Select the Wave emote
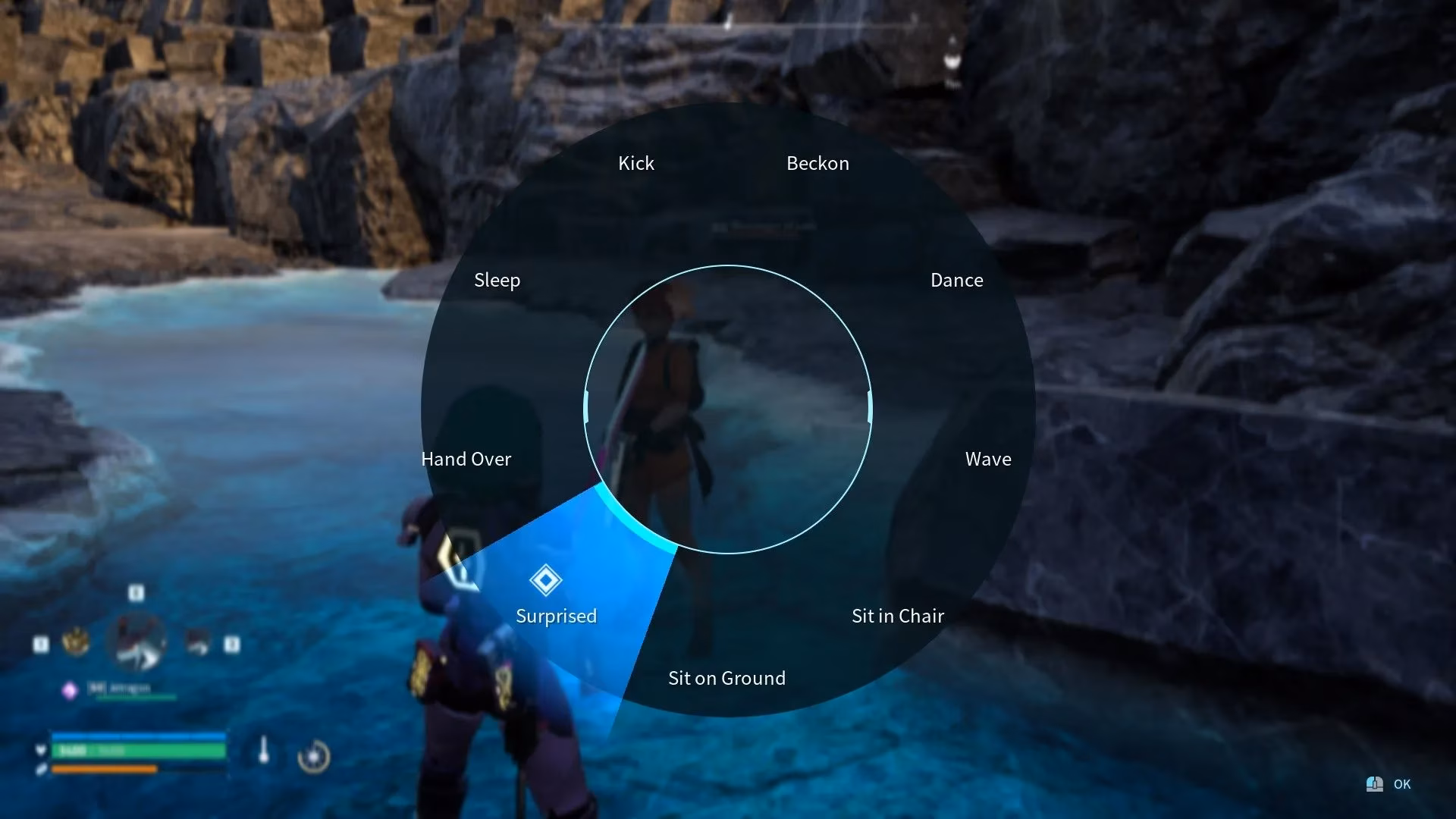 (987, 460)
